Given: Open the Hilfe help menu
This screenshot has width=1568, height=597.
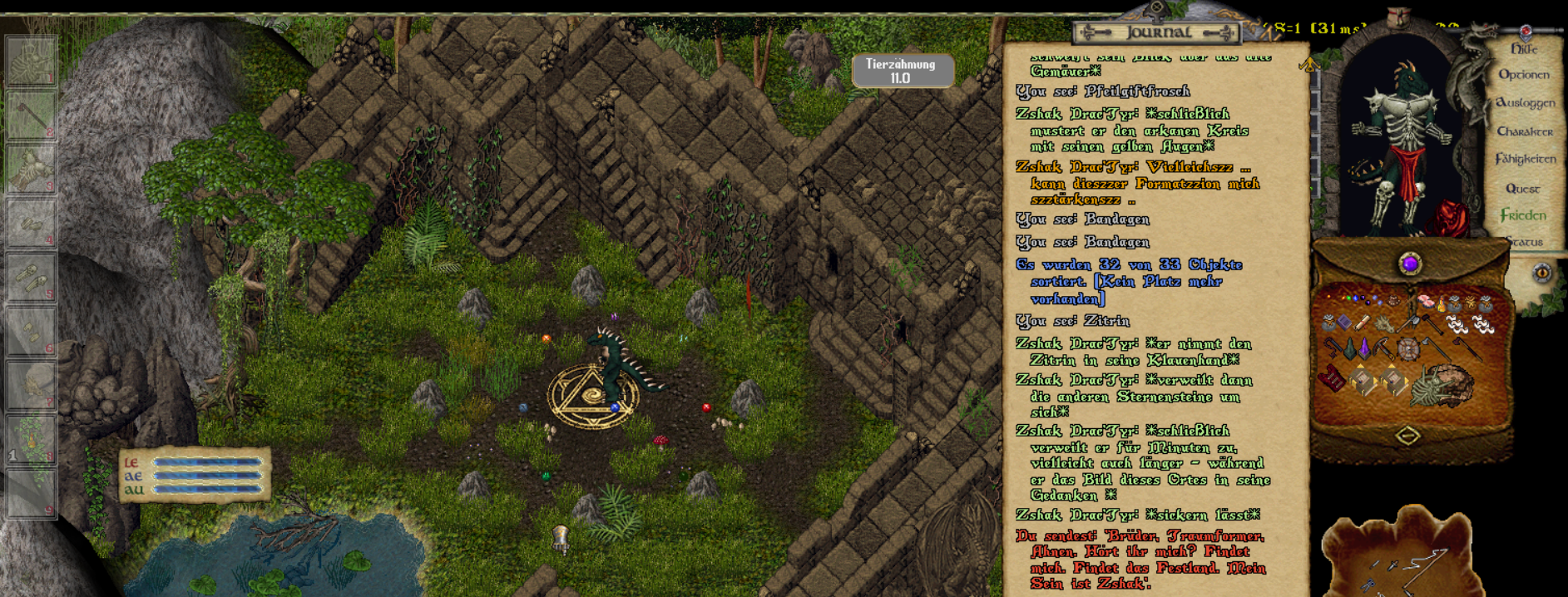Looking at the screenshot, I should coord(1523,49).
